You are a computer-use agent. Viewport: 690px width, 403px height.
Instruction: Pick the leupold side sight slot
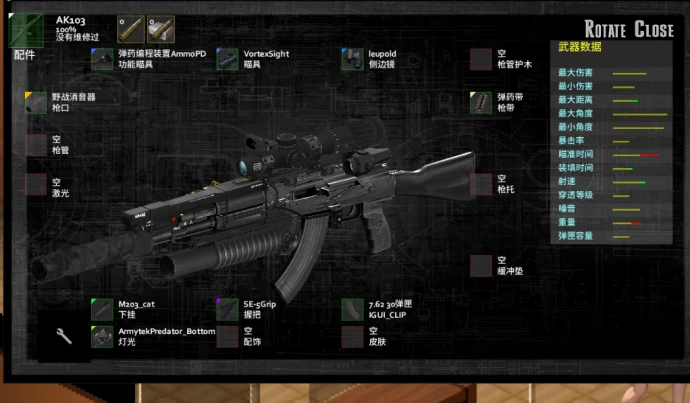[352, 59]
